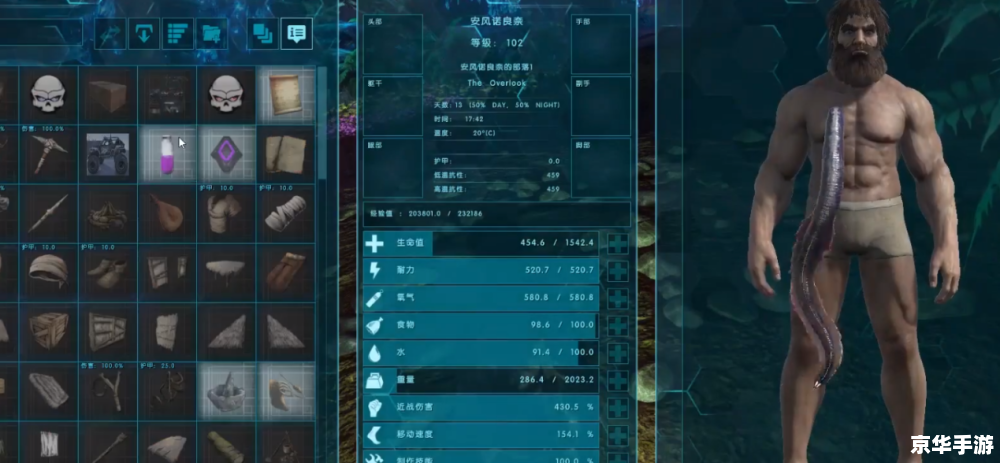Screen dimensions: 1000x463
Task: Choose the highlighted parchment scroll slot
Action: (x=285, y=95)
